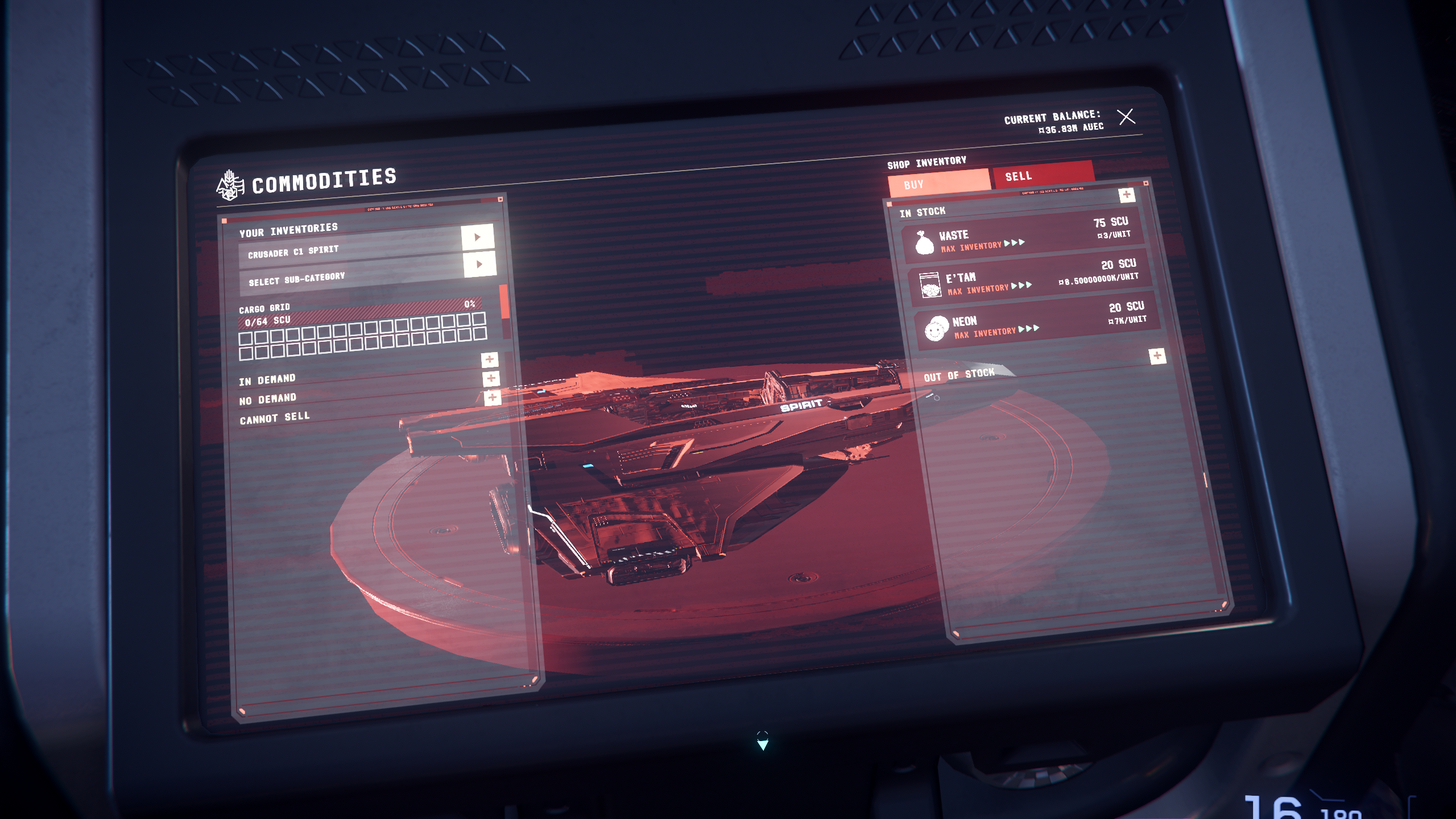Toggle the In Stock section expander
Screen dimensions: 1456x819
pyautogui.click(x=1126, y=195)
